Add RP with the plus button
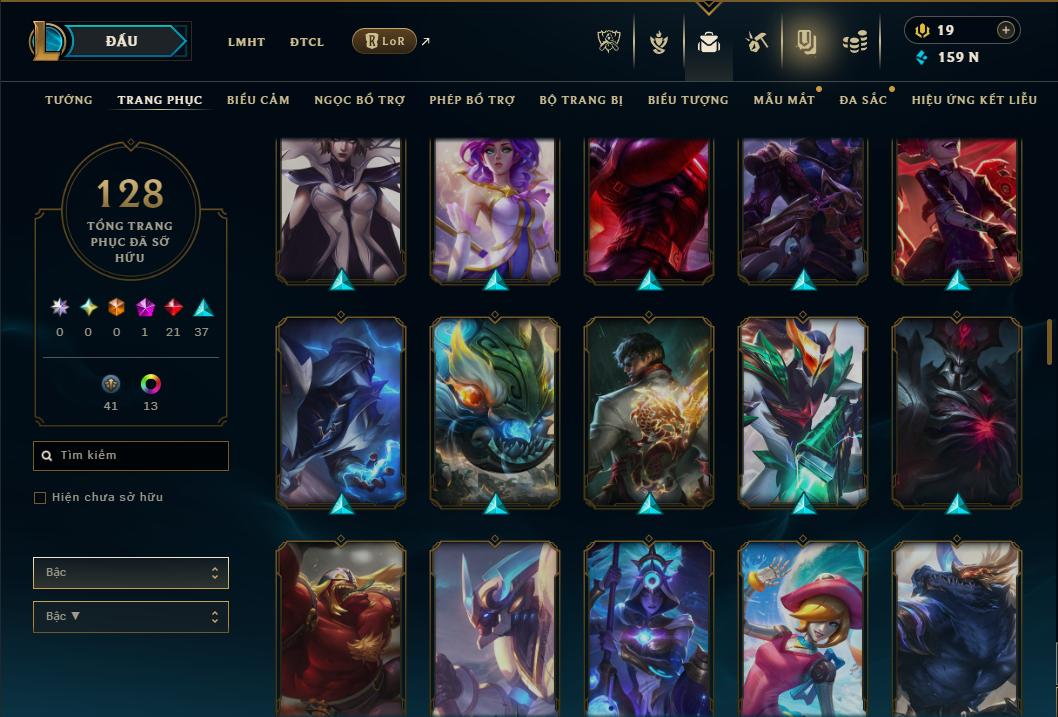This screenshot has width=1058, height=717. (x=1005, y=30)
